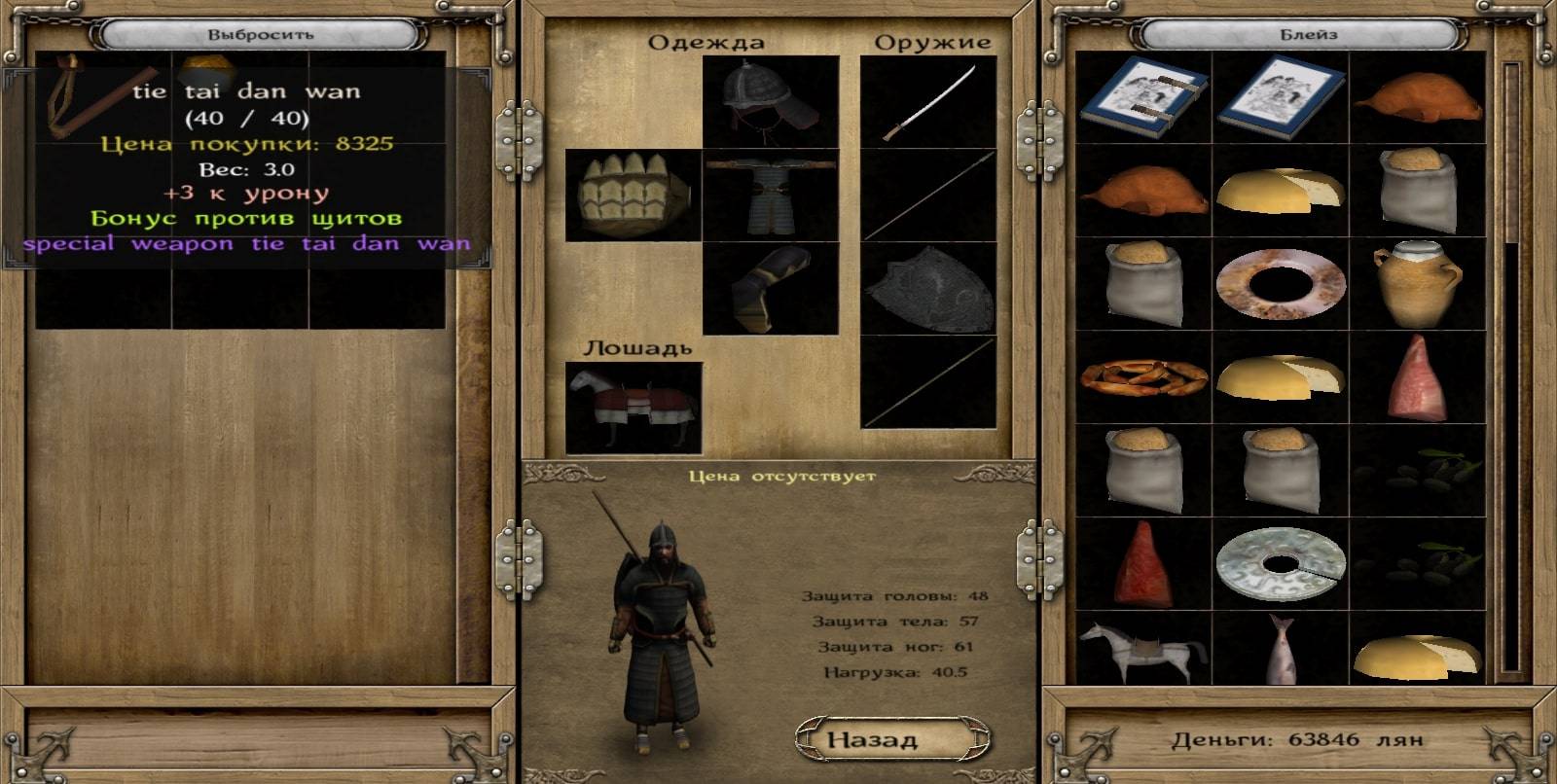Select the equipped boots slot
Screen dimensions: 1557x784
pyautogui.click(x=770, y=288)
